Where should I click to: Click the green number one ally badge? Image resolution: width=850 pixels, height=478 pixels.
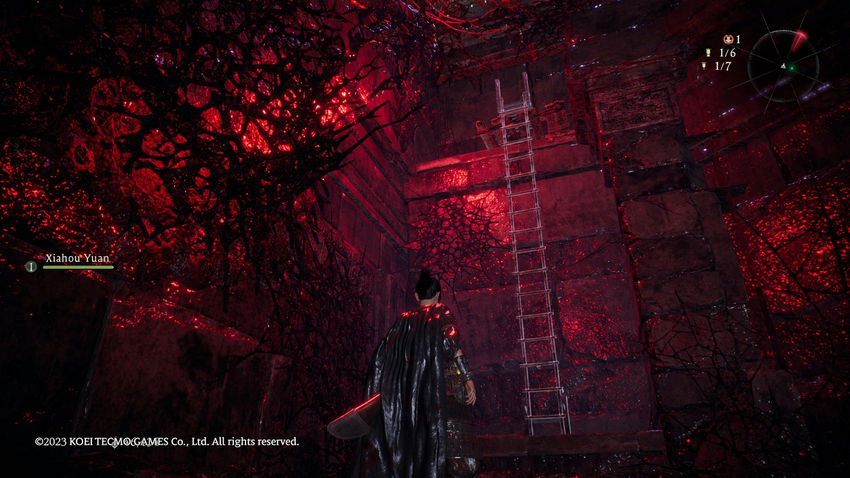[31, 266]
